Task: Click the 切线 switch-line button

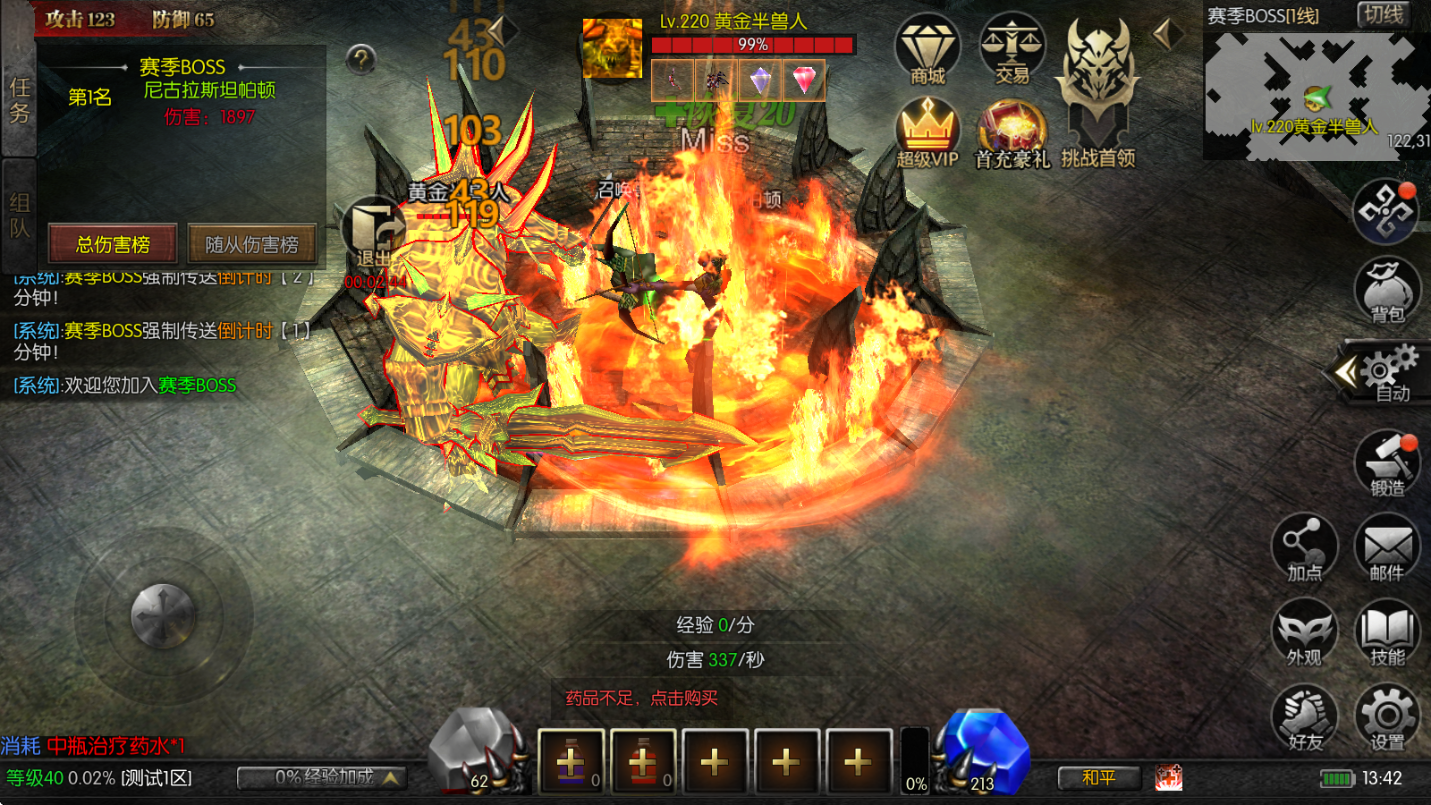Action: (1383, 15)
